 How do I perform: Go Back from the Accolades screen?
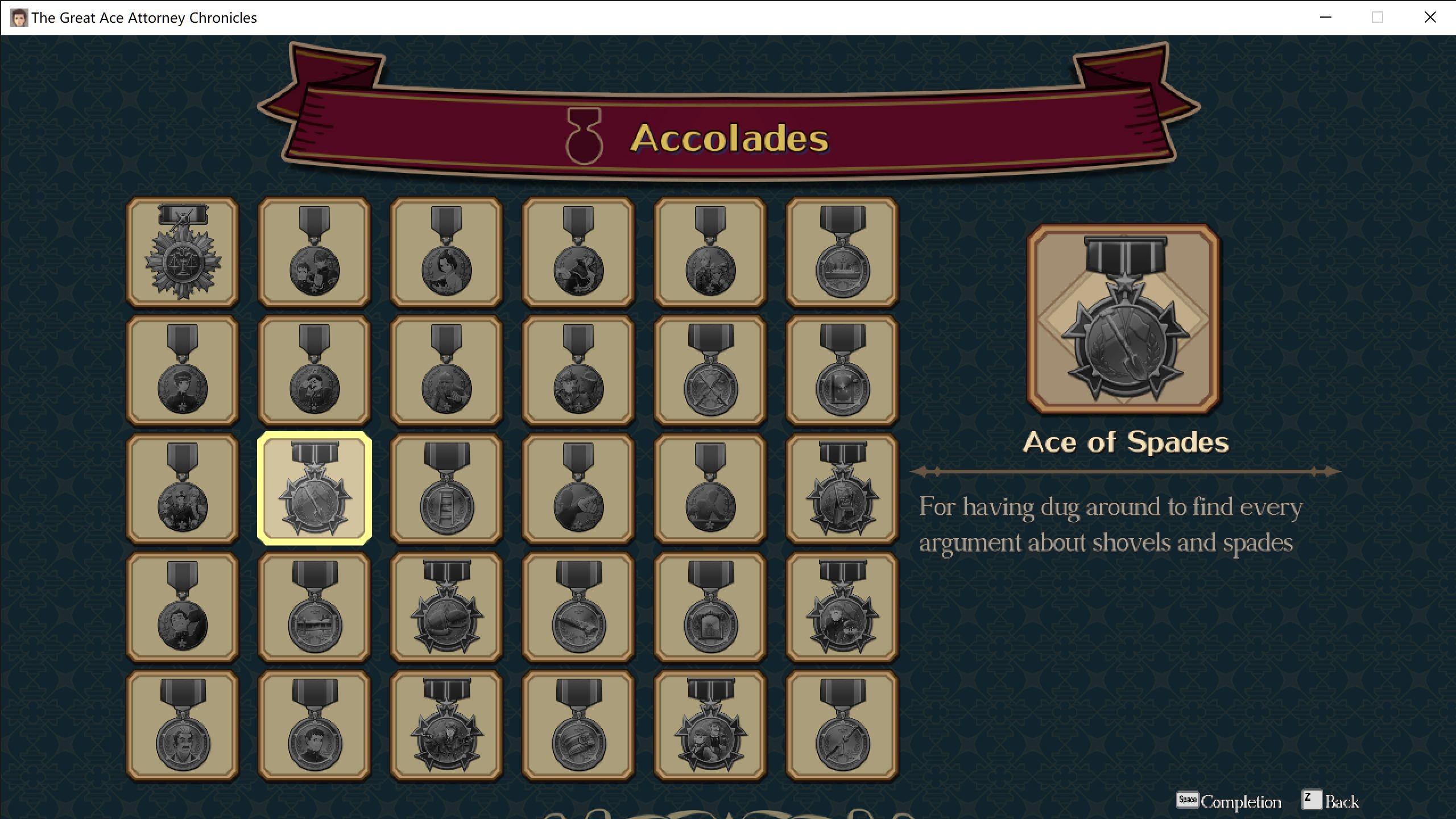point(1331,801)
